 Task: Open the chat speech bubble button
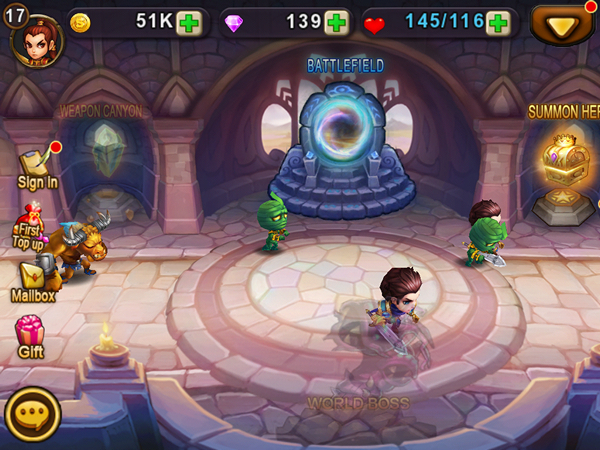tap(33, 414)
